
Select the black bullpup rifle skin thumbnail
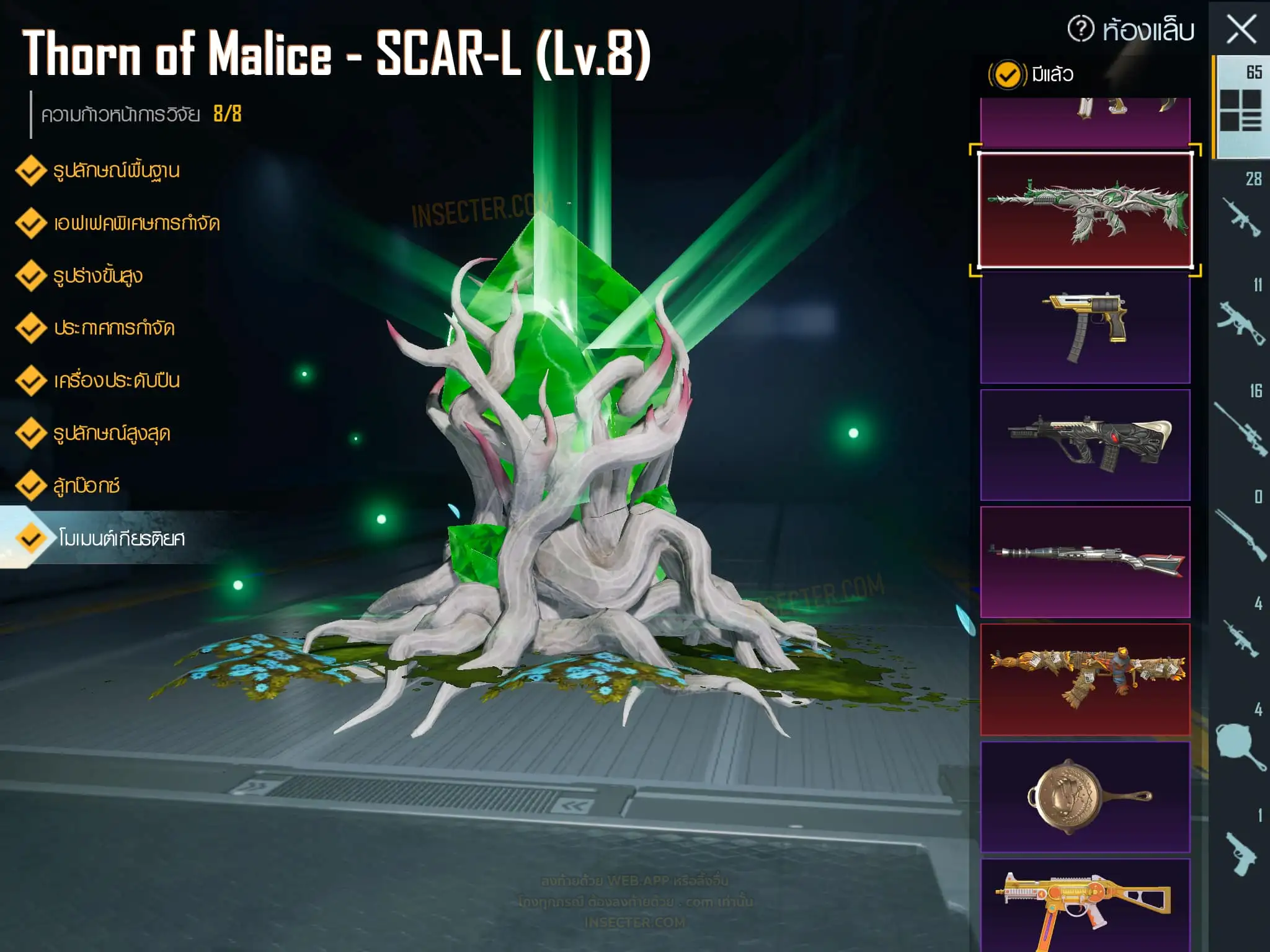click(1085, 444)
